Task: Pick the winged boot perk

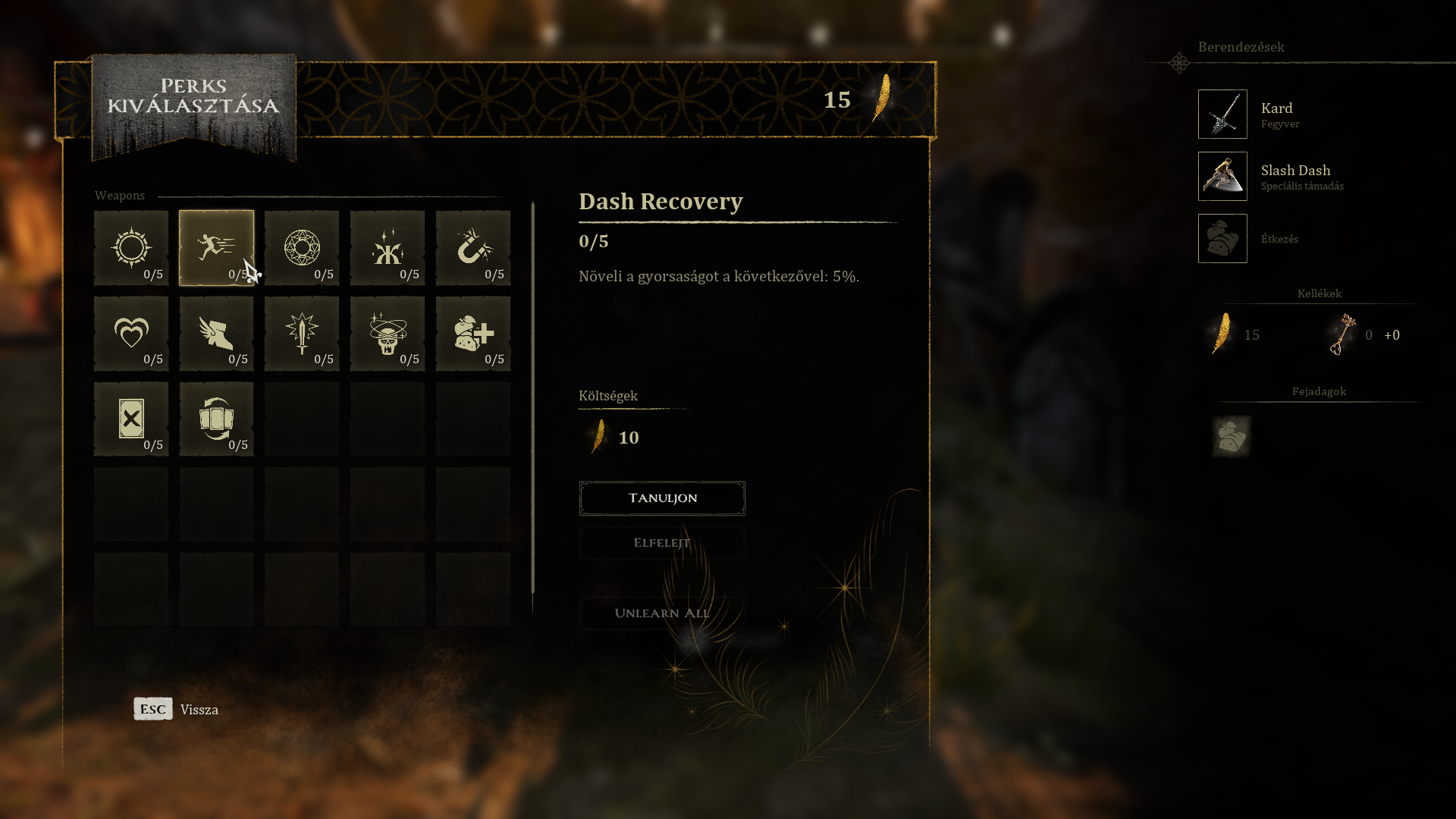Action: (216, 334)
